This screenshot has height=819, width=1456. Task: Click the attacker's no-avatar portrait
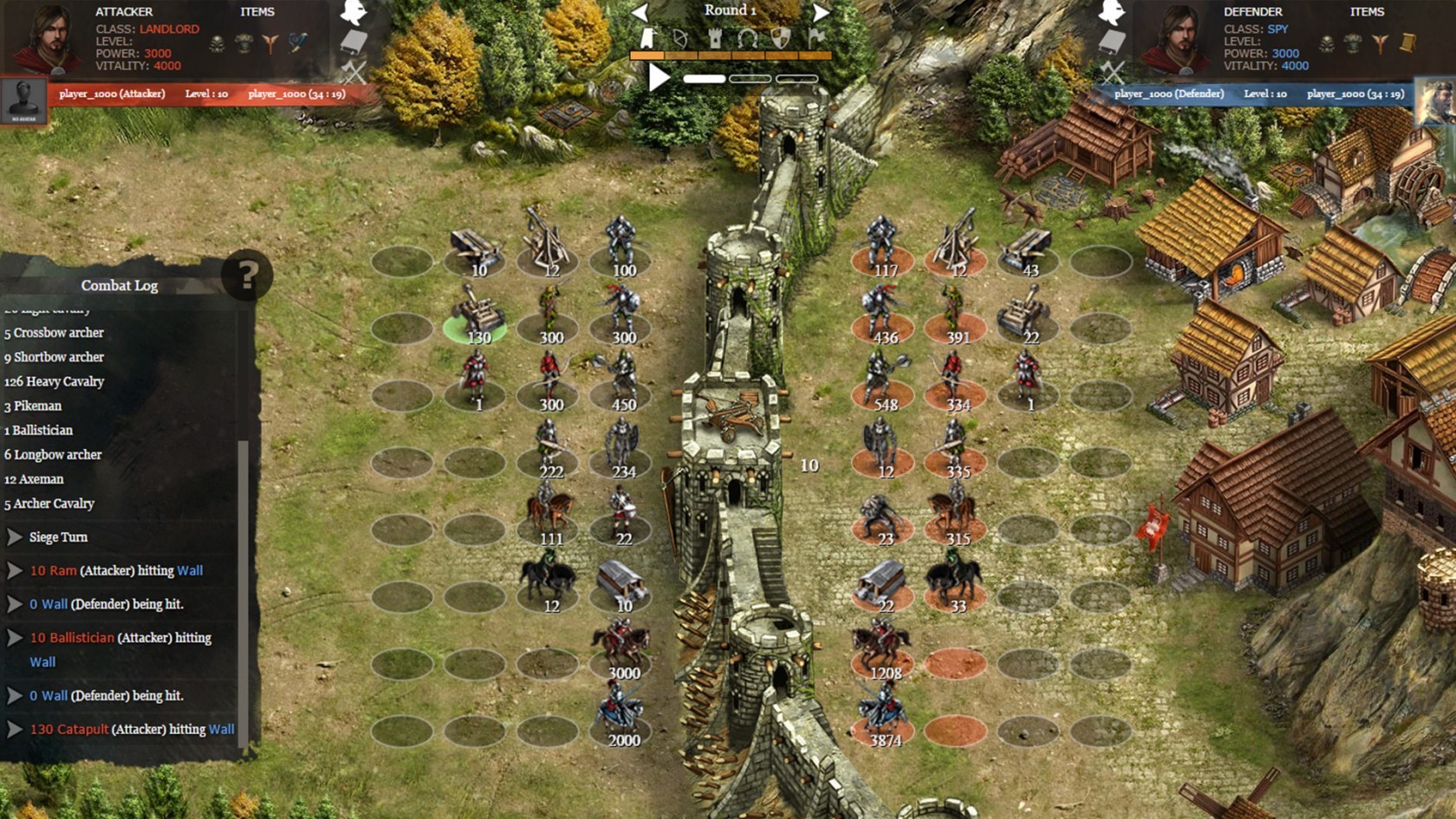(23, 101)
